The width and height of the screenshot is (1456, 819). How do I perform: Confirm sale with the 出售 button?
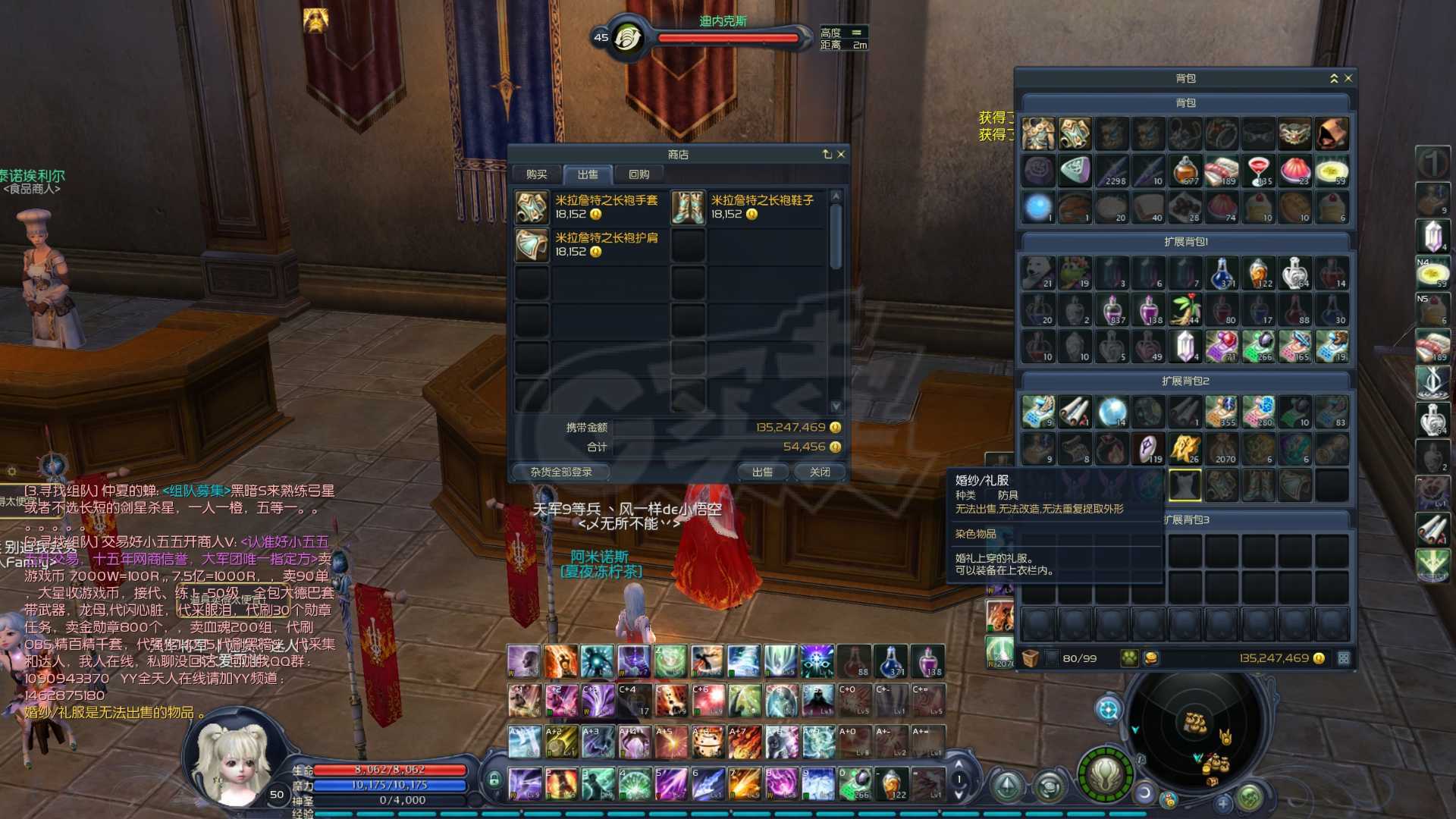pos(762,472)
